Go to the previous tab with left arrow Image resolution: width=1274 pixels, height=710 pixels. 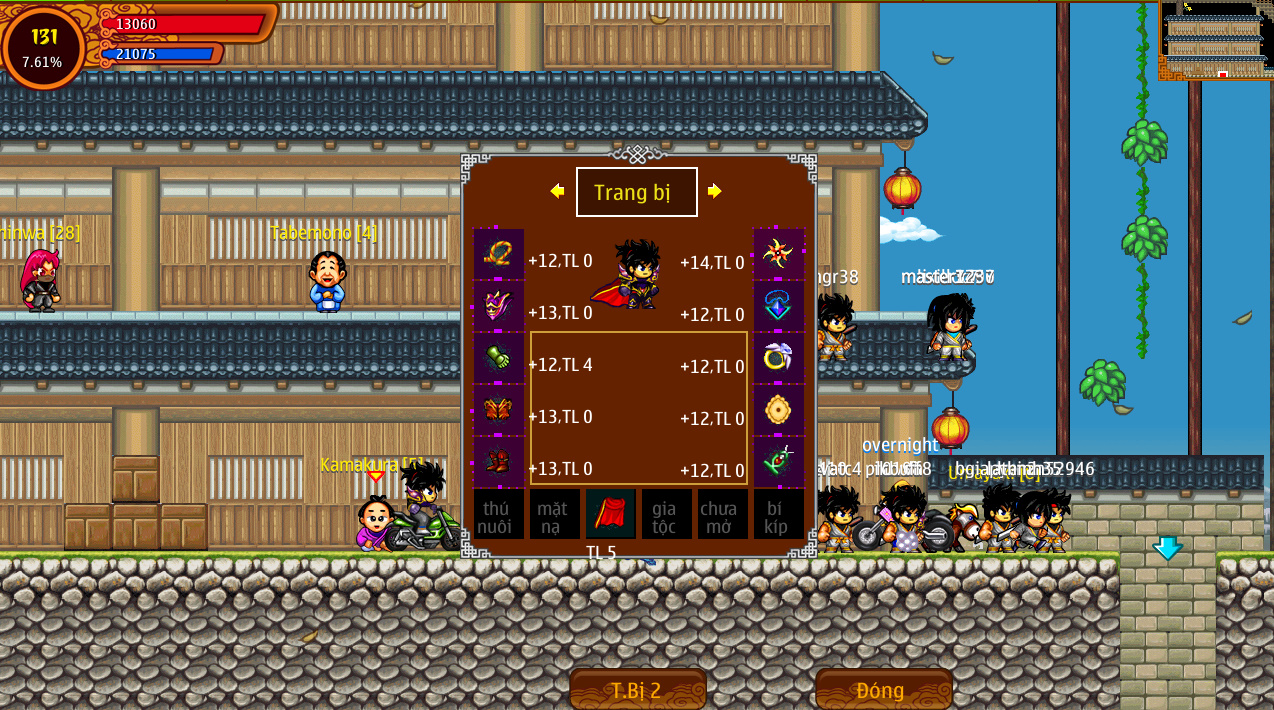[x=557, y=191]
